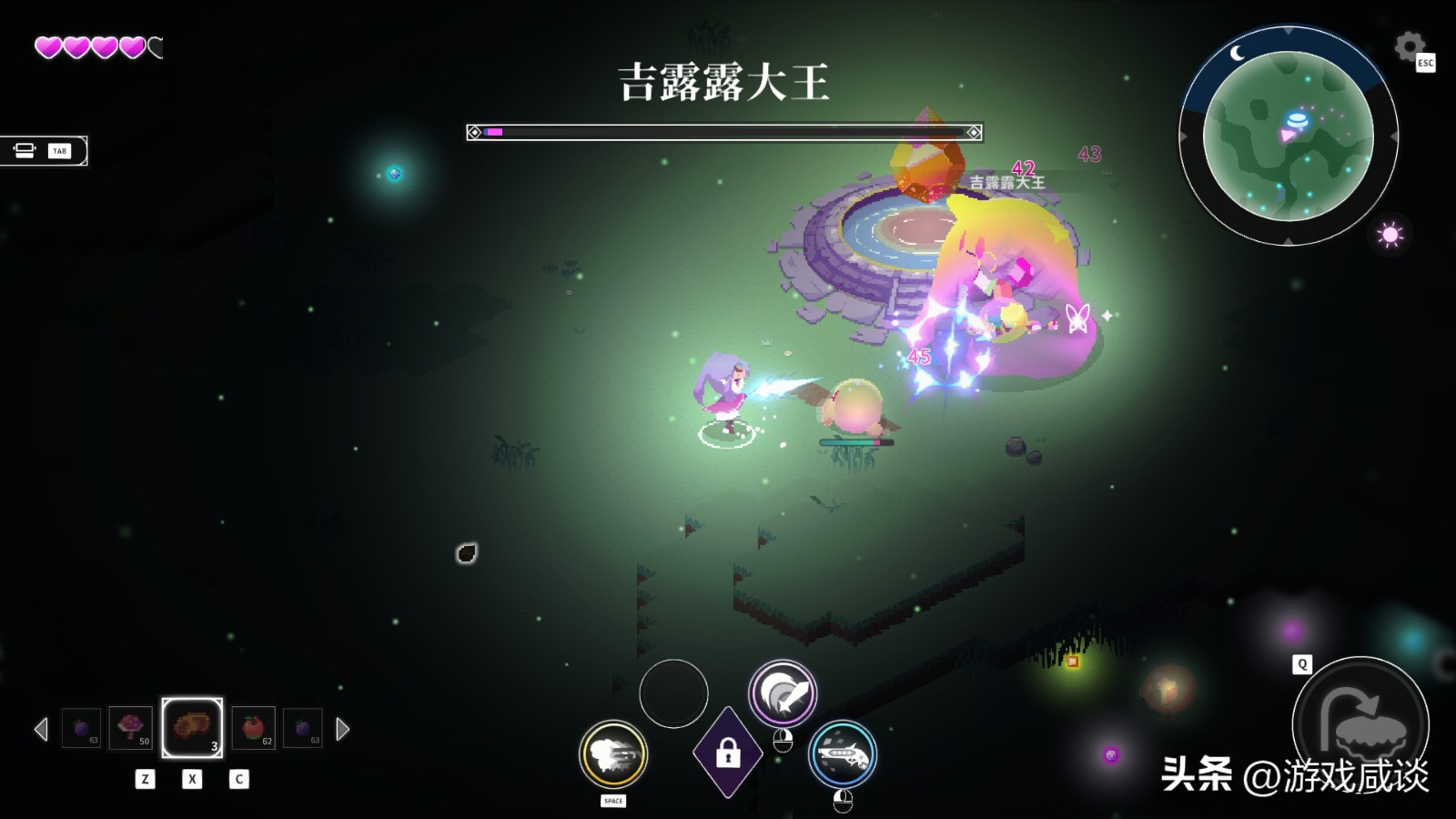Select the bread item in the hotbar
The width and height of the screenshot is (1456, 819).
tap(191, 727)
